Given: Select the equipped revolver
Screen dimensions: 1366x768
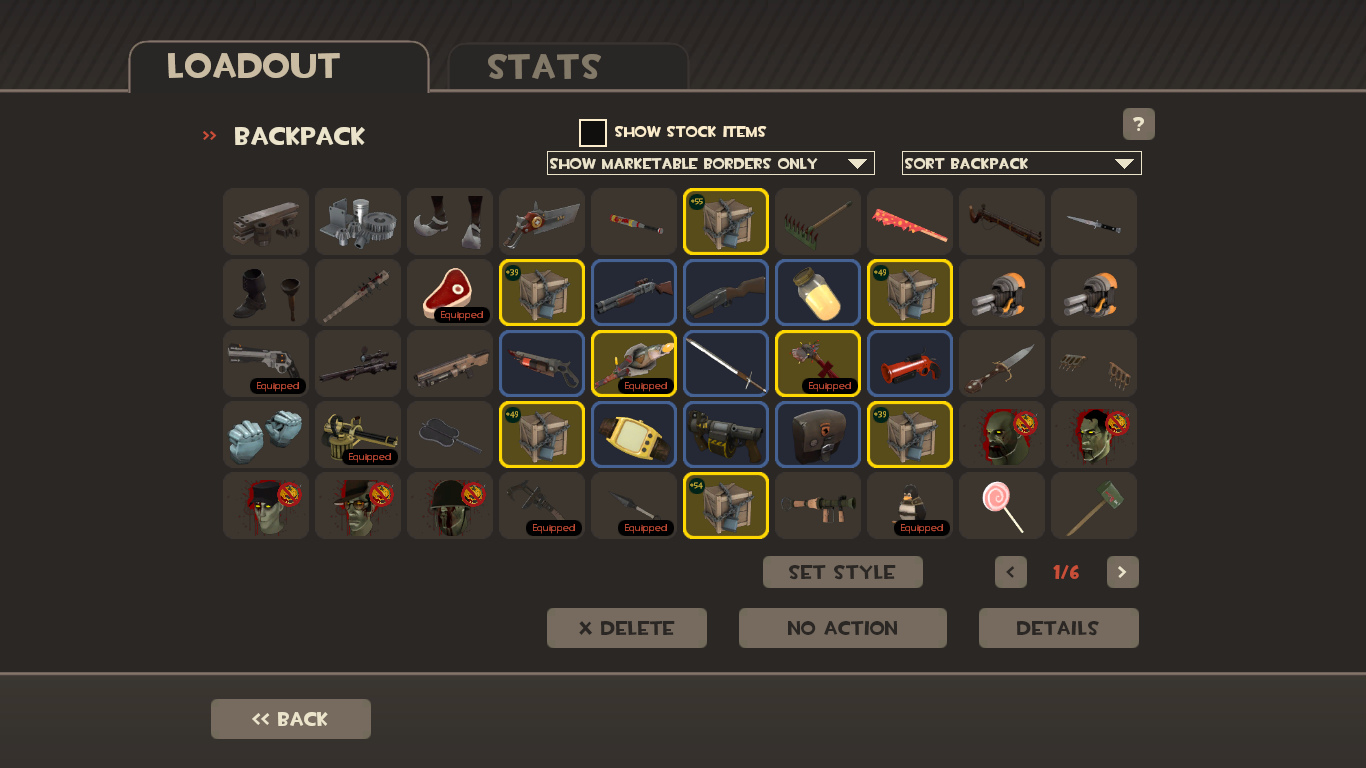Looking at the screenshot, I should pos(265,363).
